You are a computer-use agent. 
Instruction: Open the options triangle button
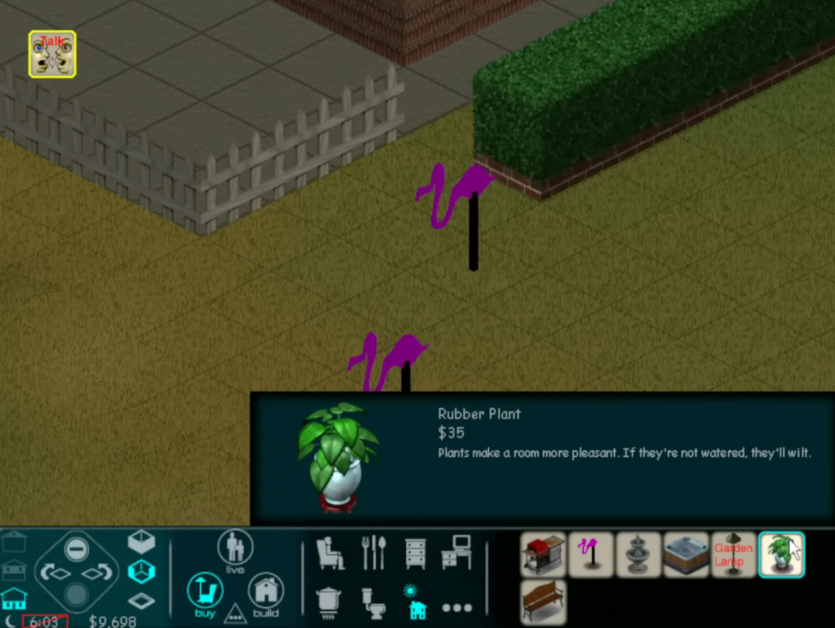pyautogui.click(x=235, y=613)
